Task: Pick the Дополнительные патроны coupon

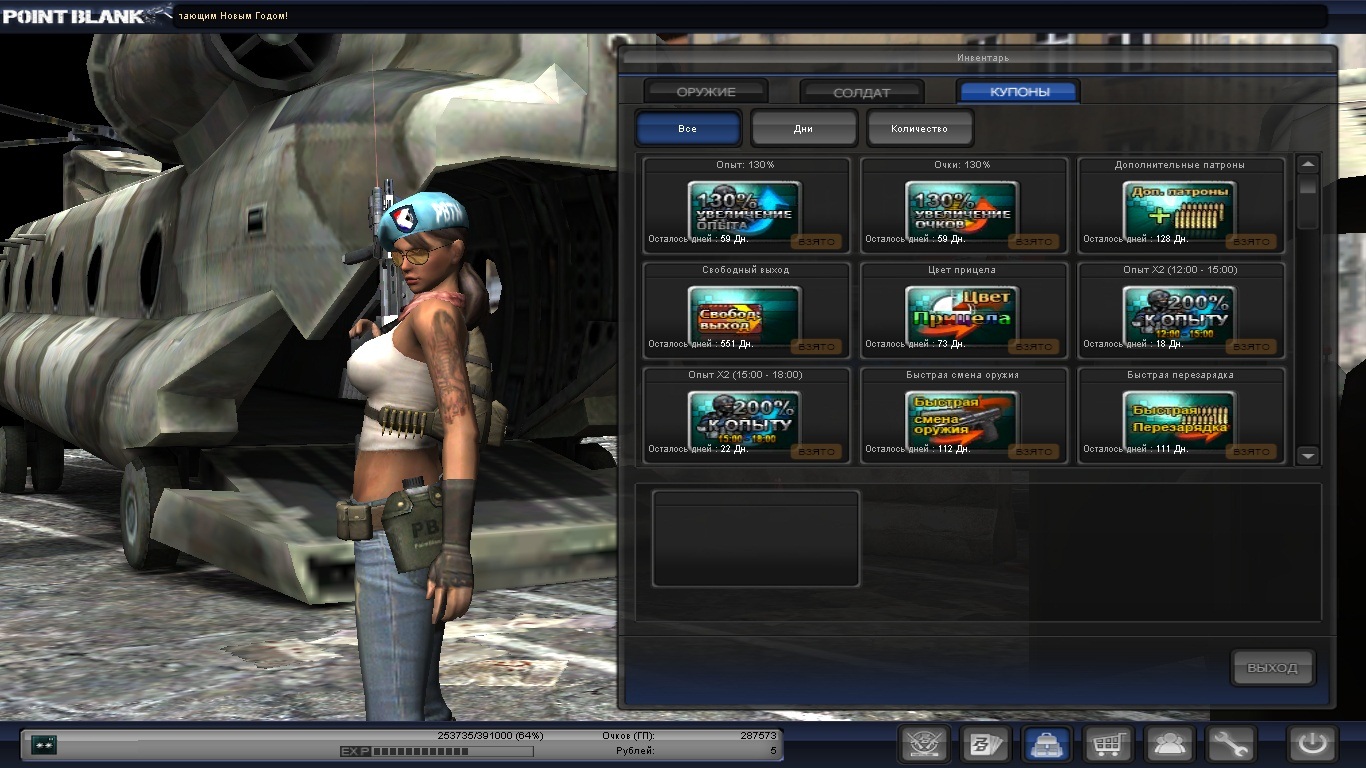Action: point(1180,207)
